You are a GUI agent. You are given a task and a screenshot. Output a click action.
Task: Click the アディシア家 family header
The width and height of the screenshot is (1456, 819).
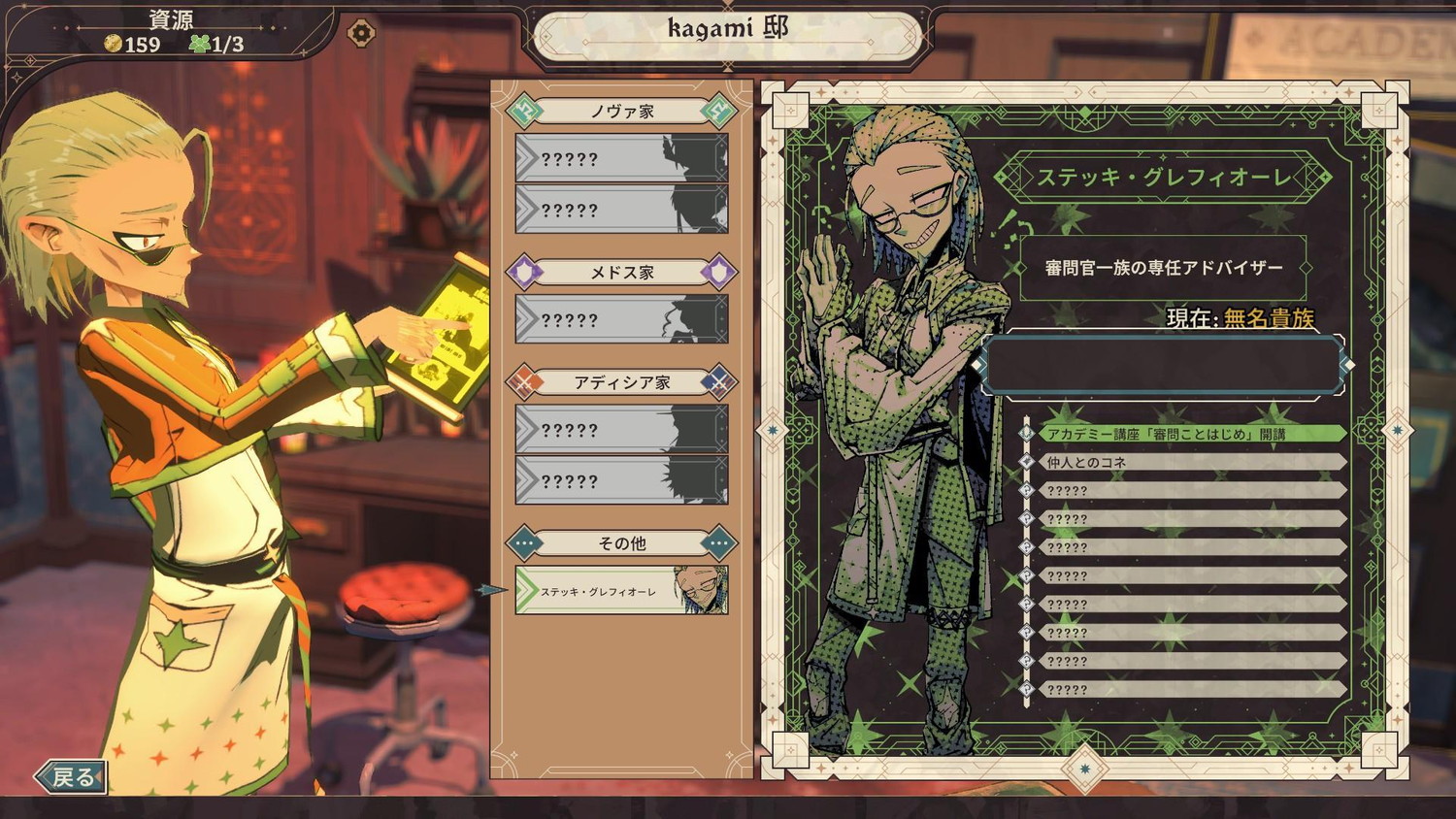[621, 382]
